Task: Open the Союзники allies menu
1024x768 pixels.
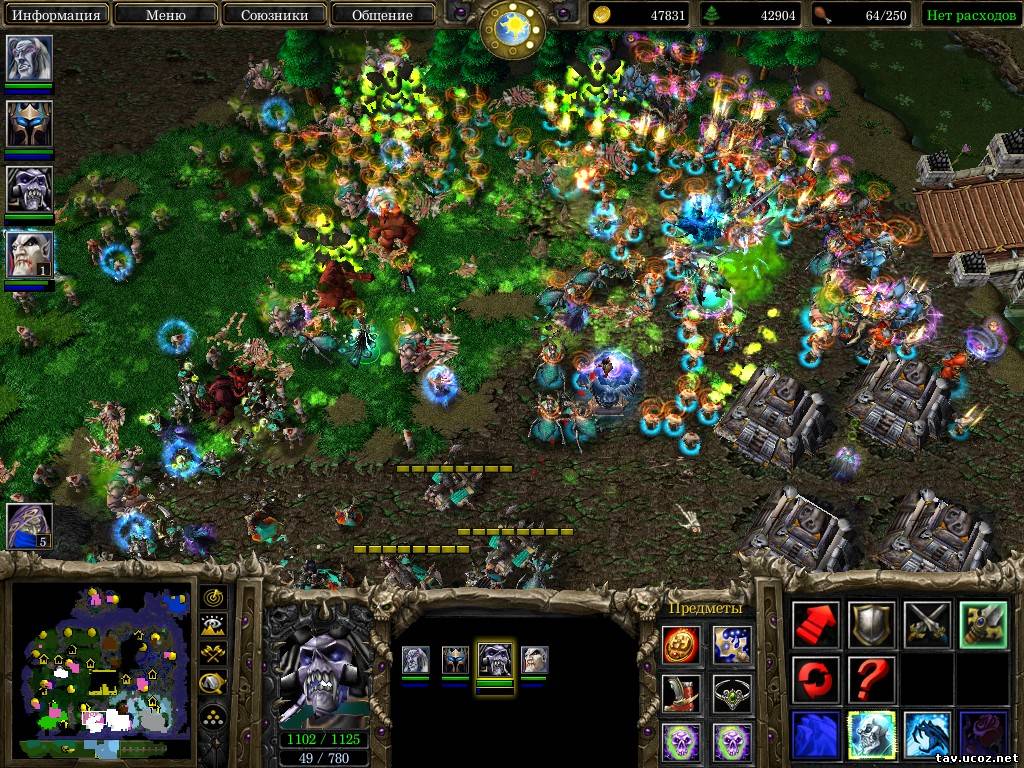Action: 273,15
